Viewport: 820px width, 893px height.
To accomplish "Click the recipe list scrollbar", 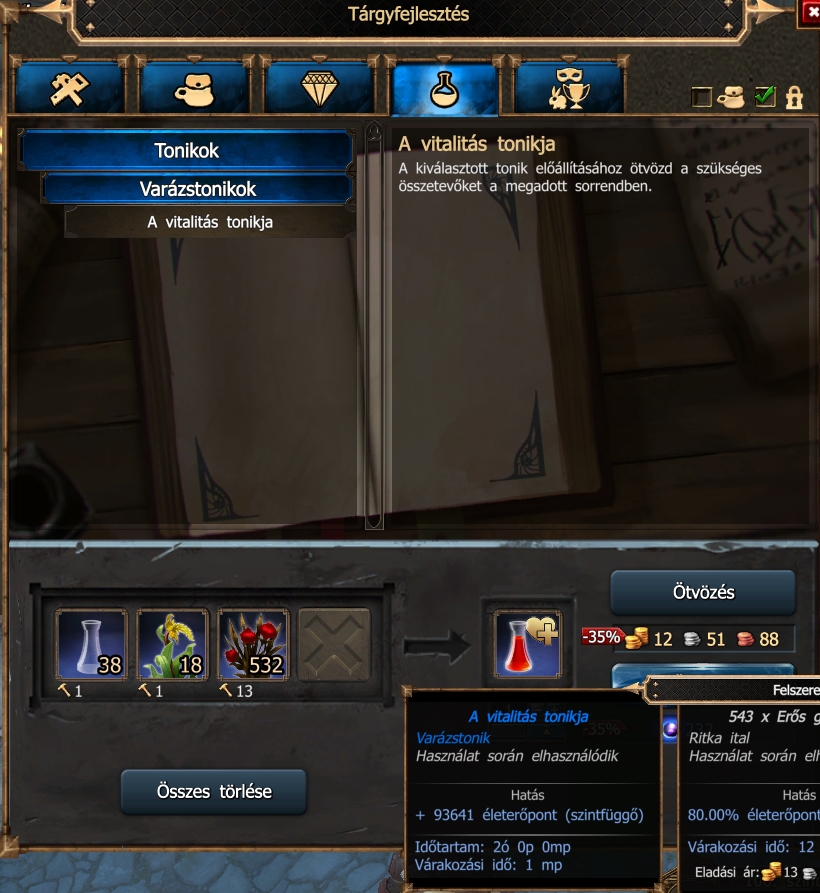I will (374, 325).
